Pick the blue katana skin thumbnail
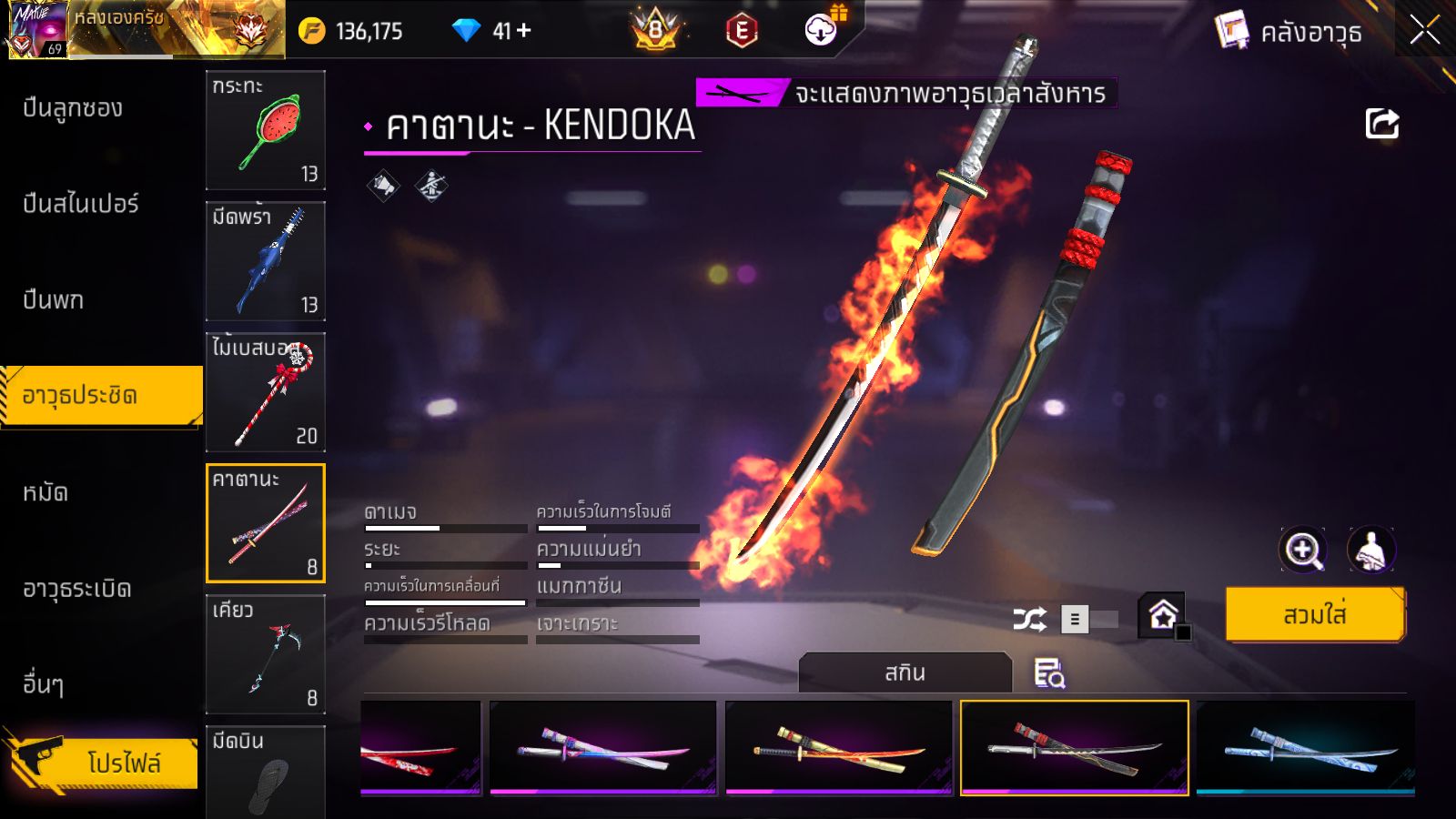This screenshot has width=1456, height=819. (x=1305, y=748)
